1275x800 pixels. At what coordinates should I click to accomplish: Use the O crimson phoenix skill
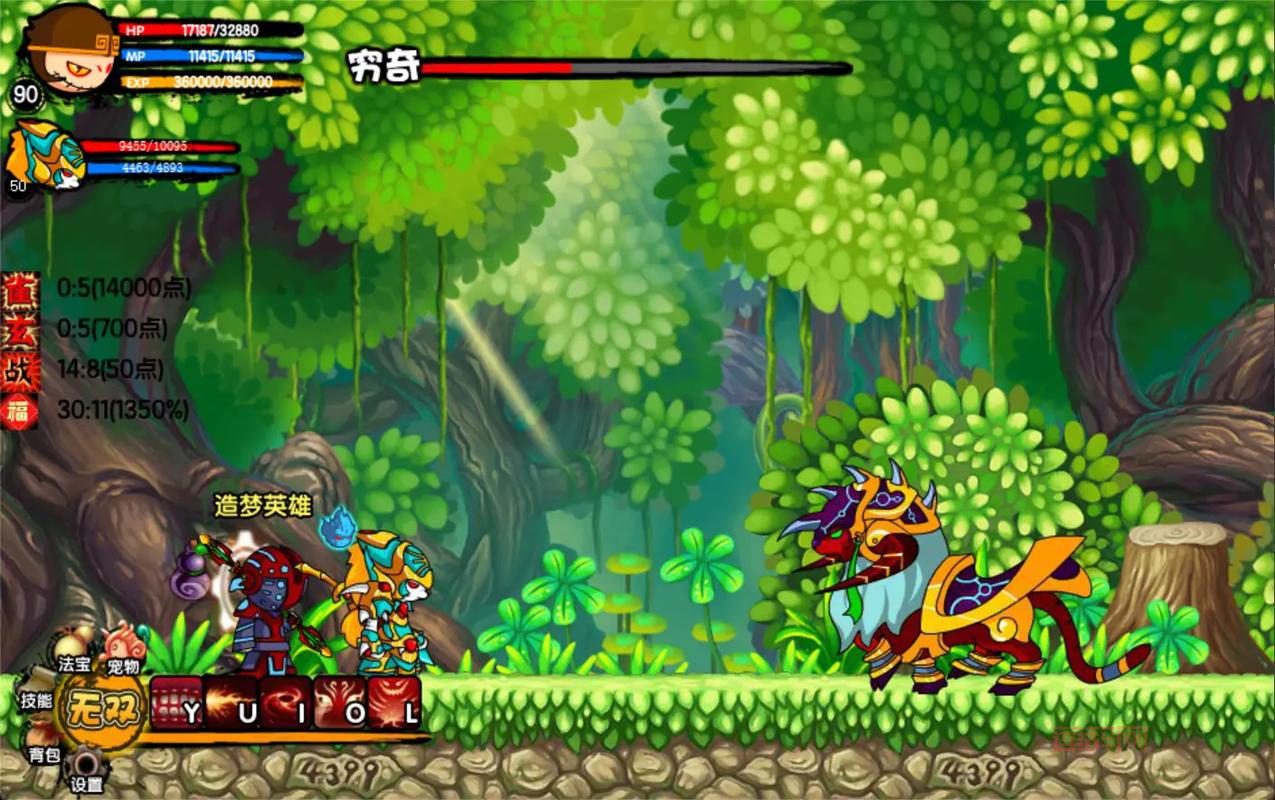(x=340, y=702)
